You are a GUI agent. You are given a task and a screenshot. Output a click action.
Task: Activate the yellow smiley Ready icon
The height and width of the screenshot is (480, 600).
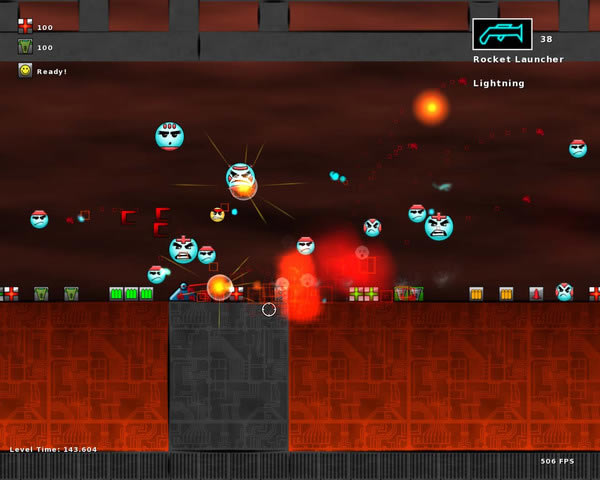25,70
